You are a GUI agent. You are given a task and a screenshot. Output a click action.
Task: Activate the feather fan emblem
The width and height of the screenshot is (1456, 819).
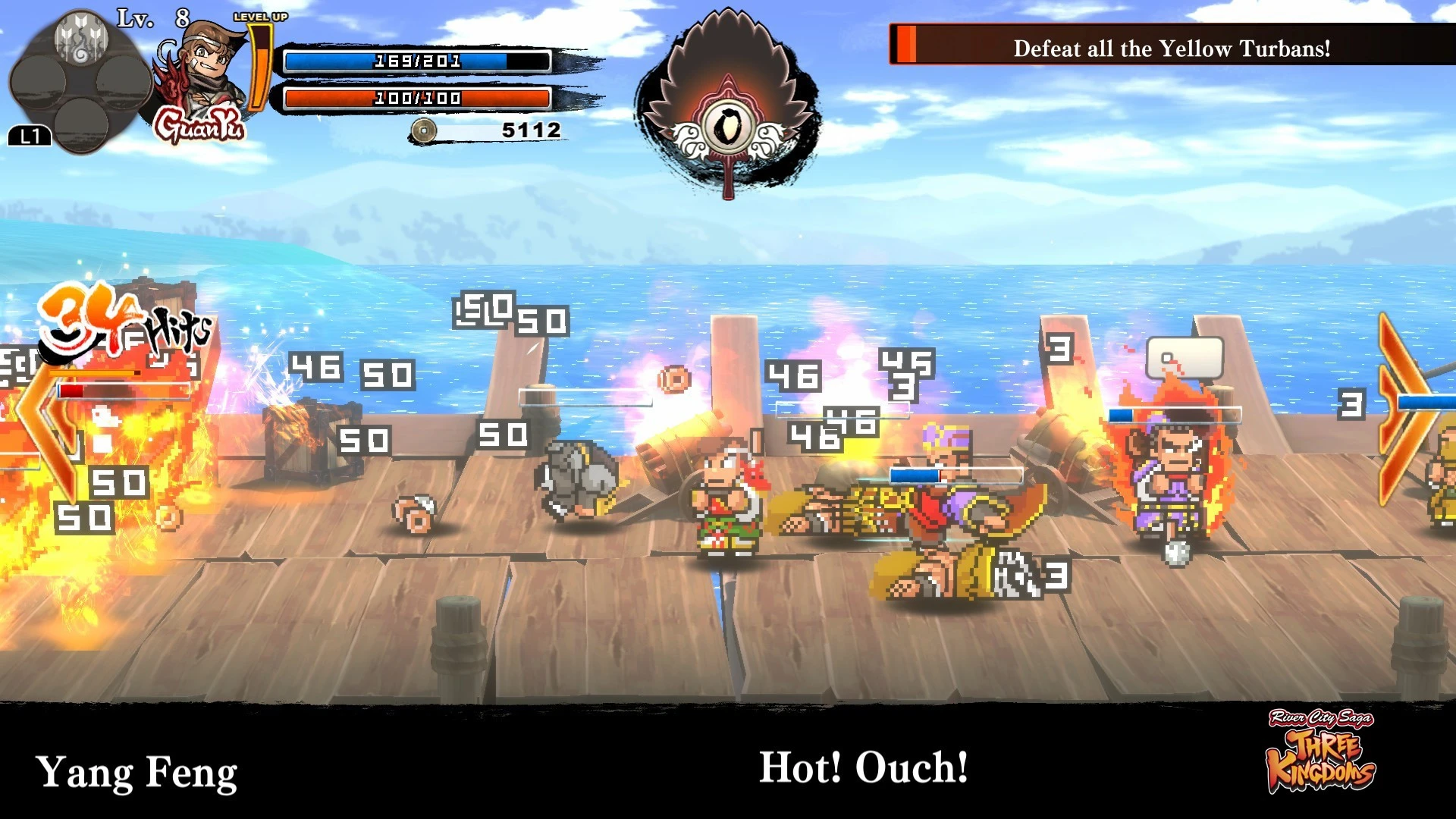728,106
